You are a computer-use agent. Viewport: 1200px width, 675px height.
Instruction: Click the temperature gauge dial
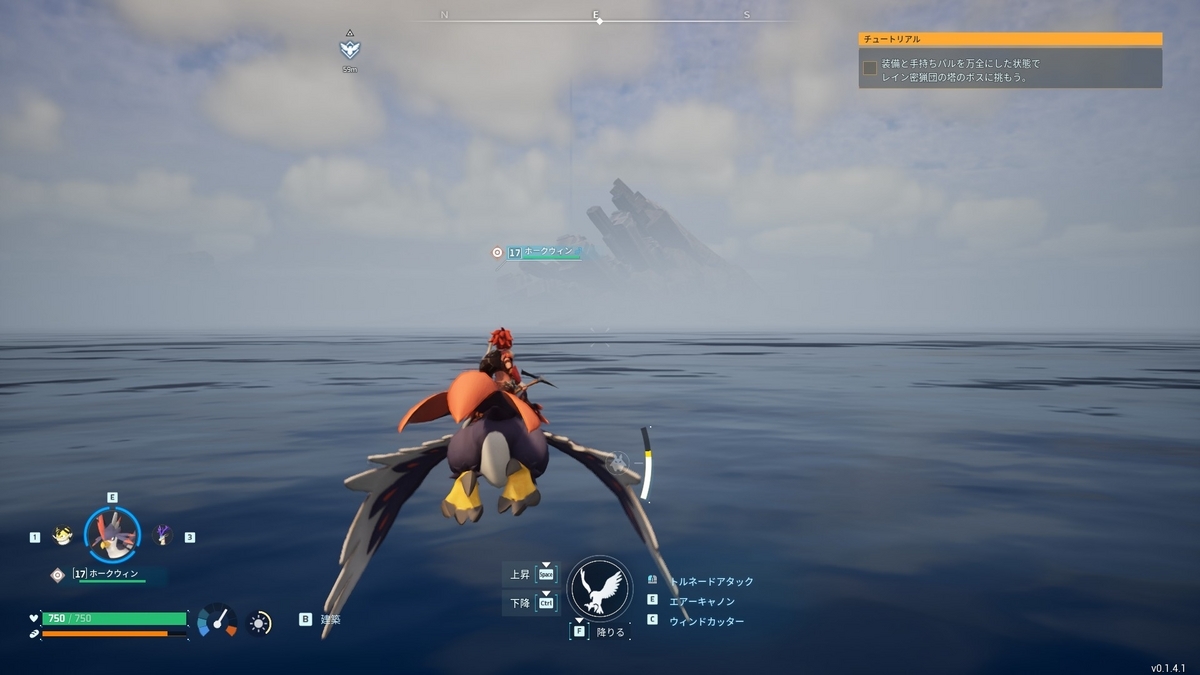pyautogui.click(x=217, y=621)
